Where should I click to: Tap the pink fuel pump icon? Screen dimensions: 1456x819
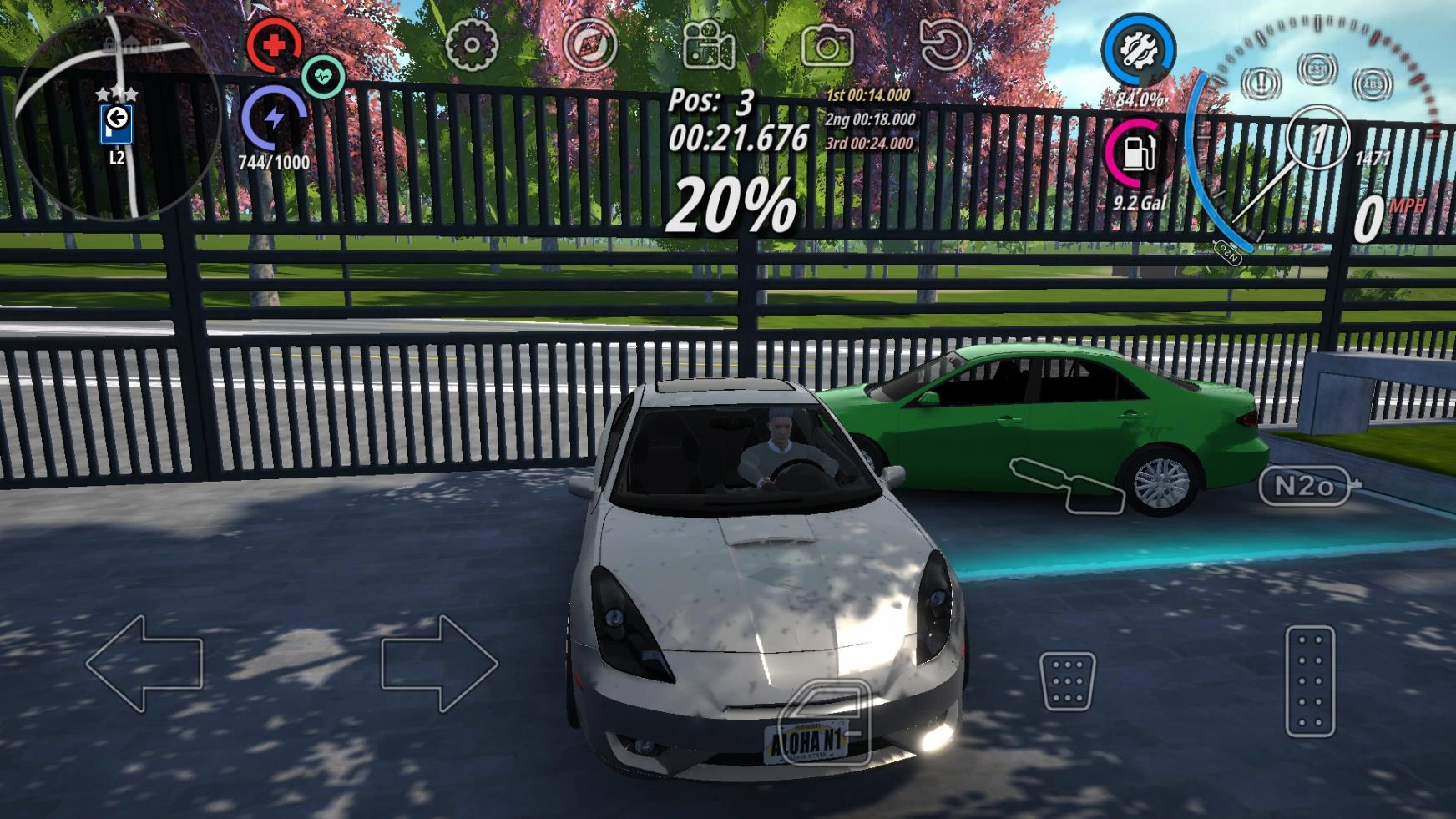point(1137,154)
